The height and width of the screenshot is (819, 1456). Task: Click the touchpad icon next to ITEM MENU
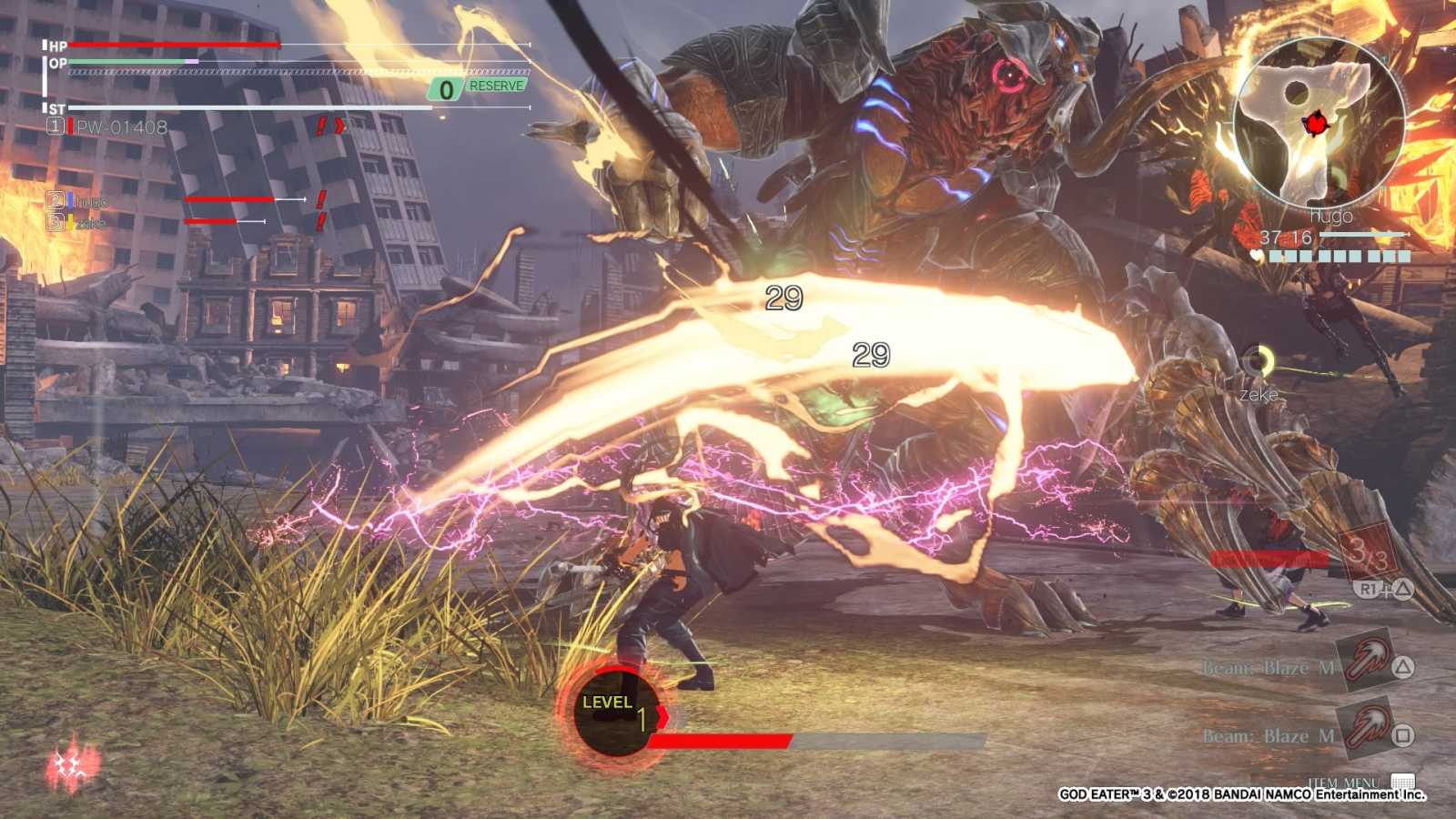(1405, 781)
